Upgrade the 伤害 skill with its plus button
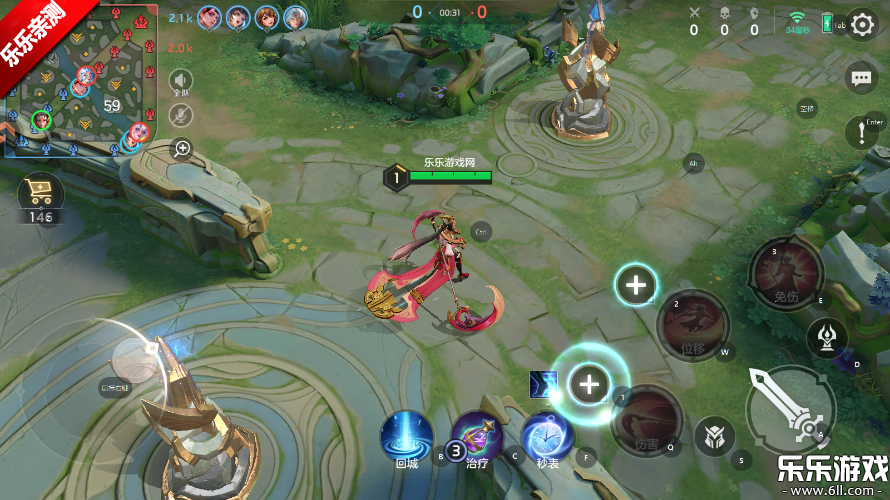Screen dimensions: 890x500 pos(590,384)
